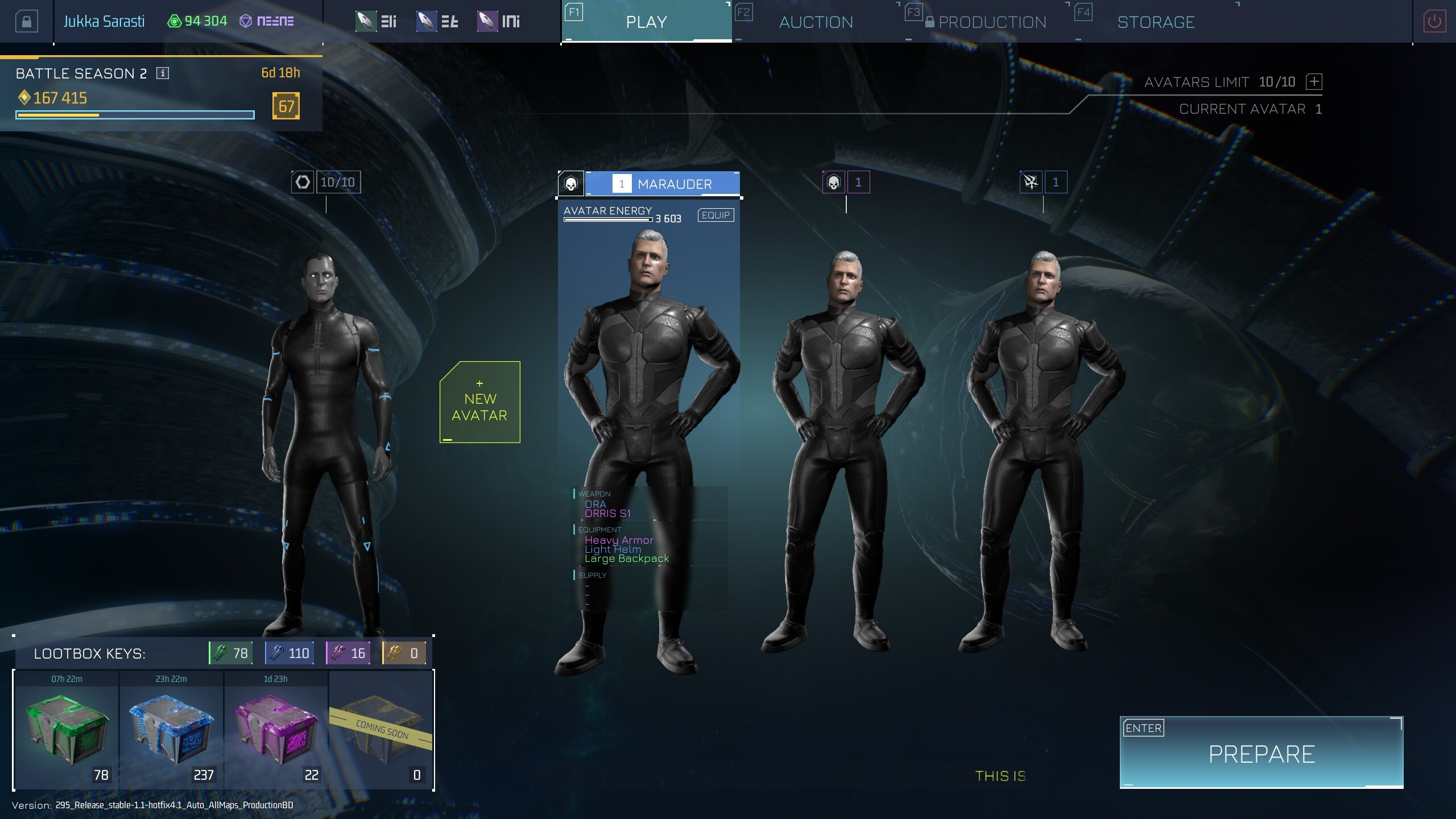Click the green currency hexagon icon
This screenshot has height=819, width=1456.
pos(174,20)
